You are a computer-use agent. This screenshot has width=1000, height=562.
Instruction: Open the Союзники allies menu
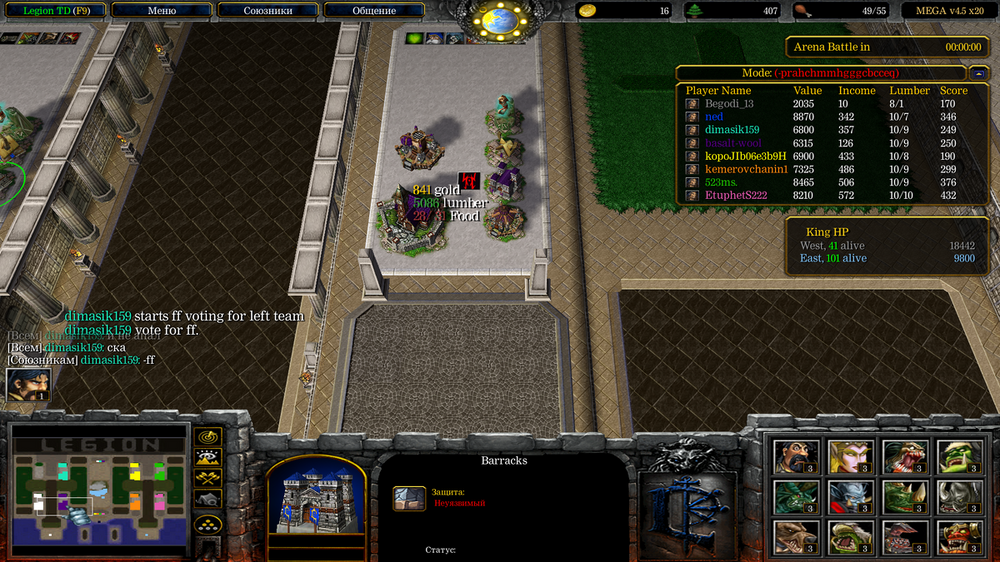269,11
